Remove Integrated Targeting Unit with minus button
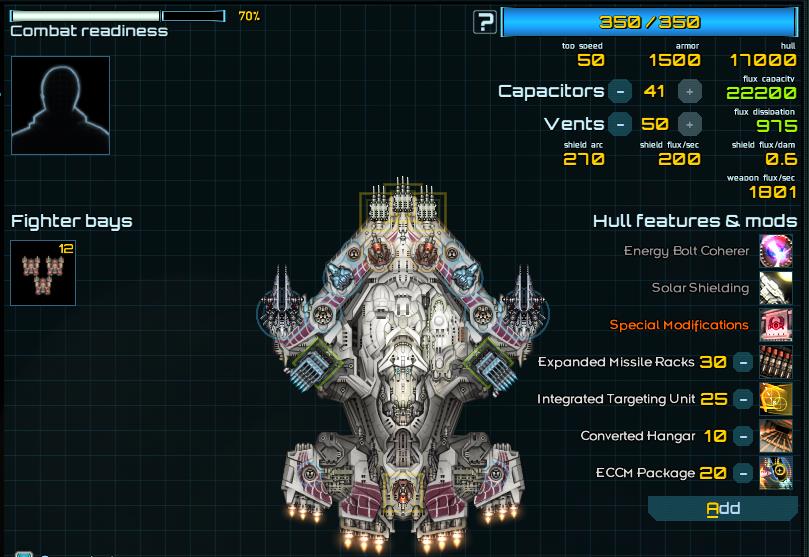Viewport: 809px width, 557px height. (743, 399)
